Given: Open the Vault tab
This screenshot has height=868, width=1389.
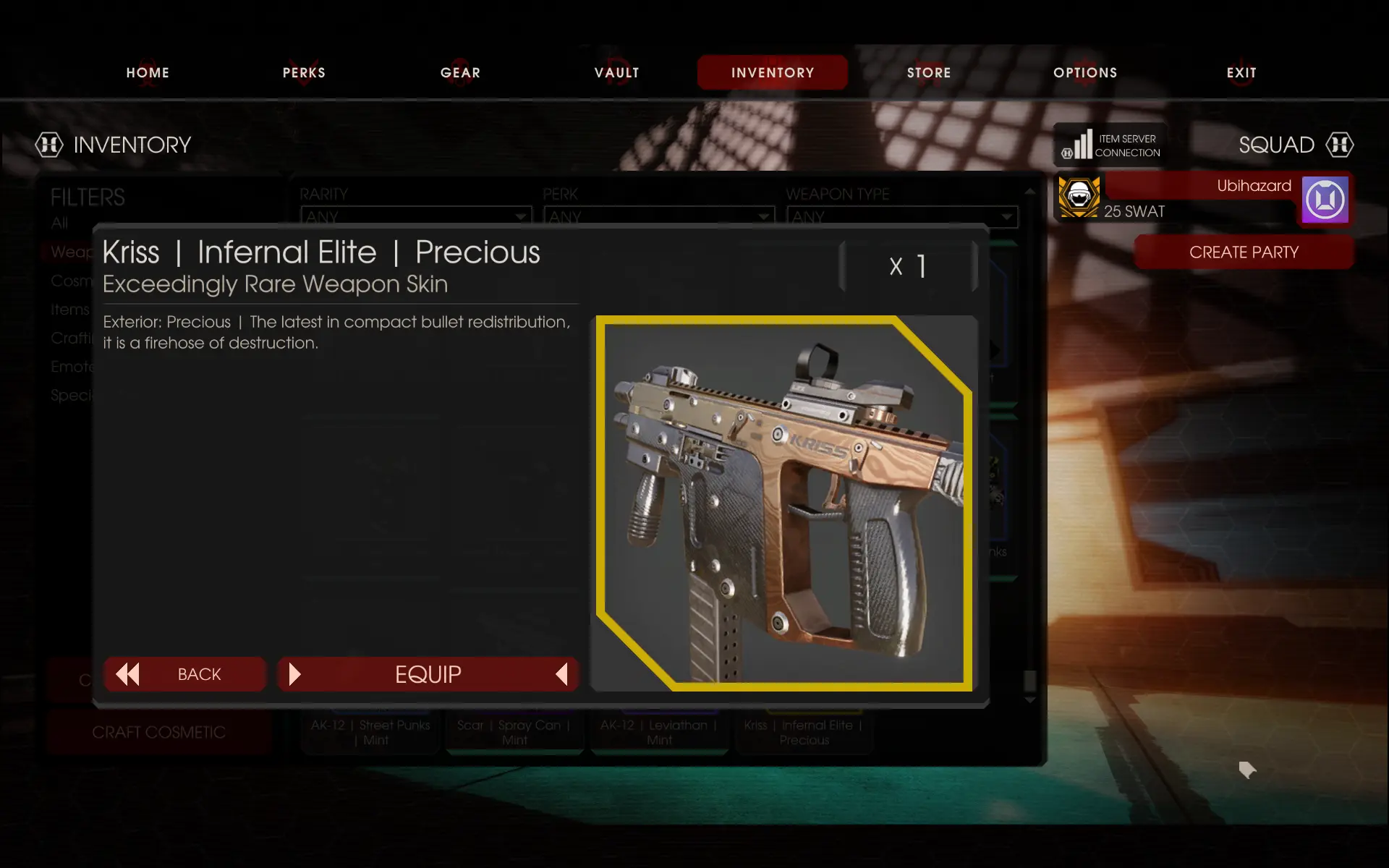Looking at the screenshot, I should 616,72.
